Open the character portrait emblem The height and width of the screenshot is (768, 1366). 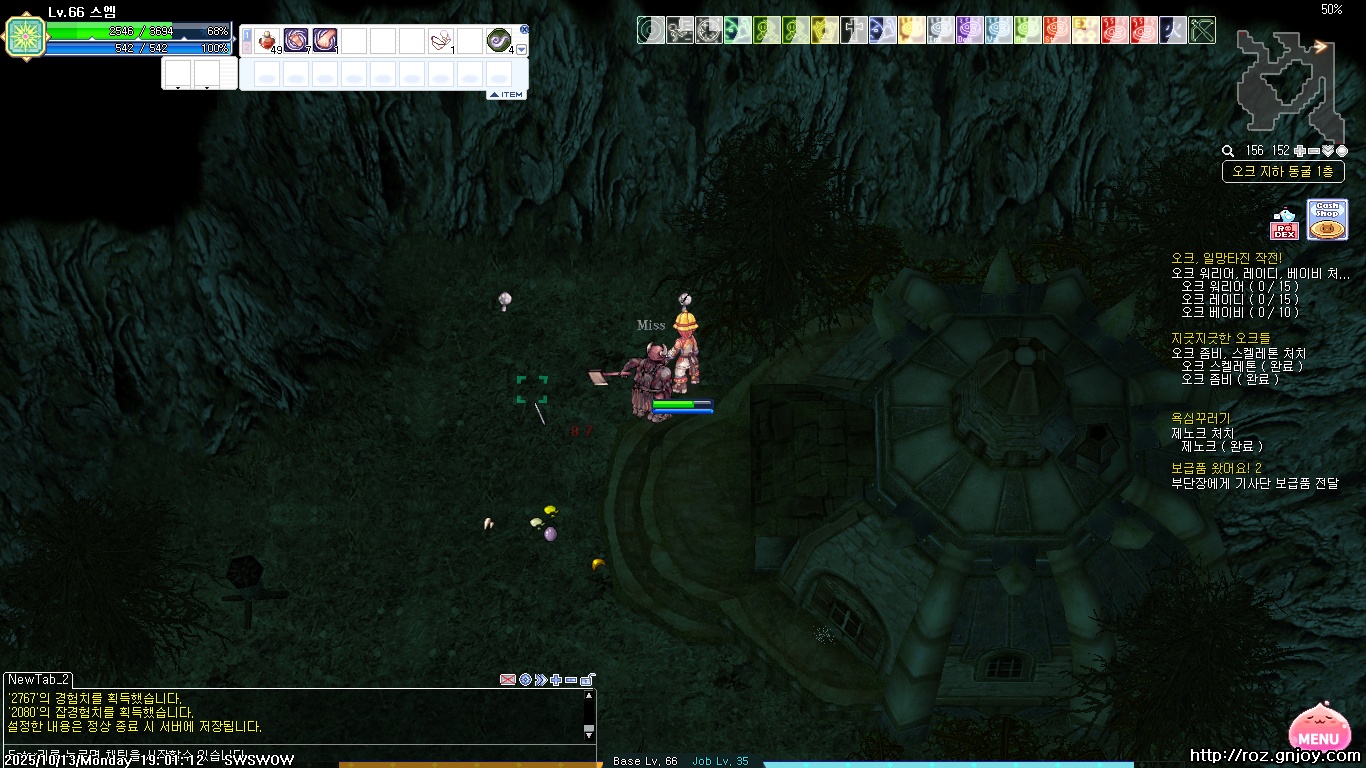[23, 37]
